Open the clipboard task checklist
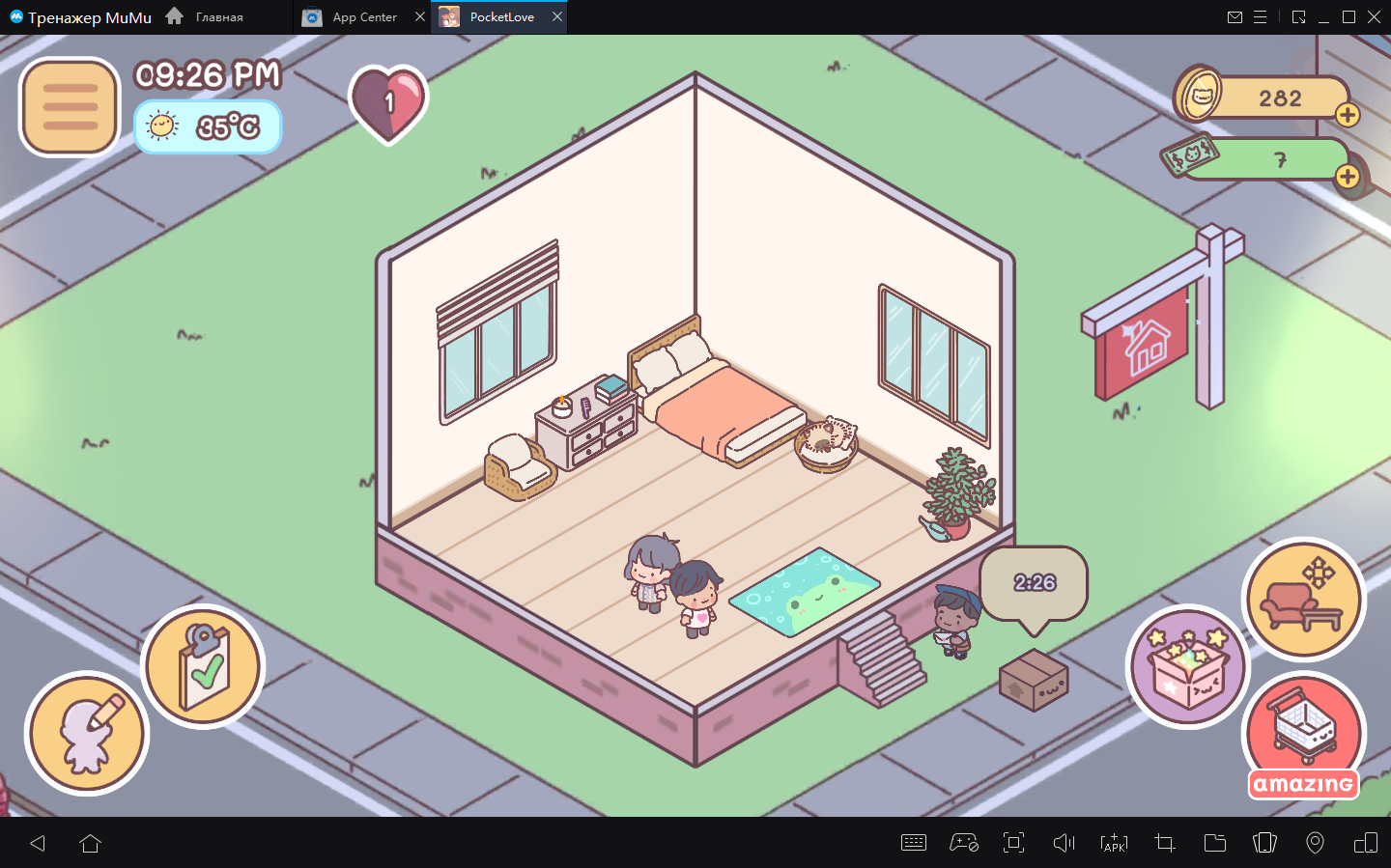 click(203, 666)
